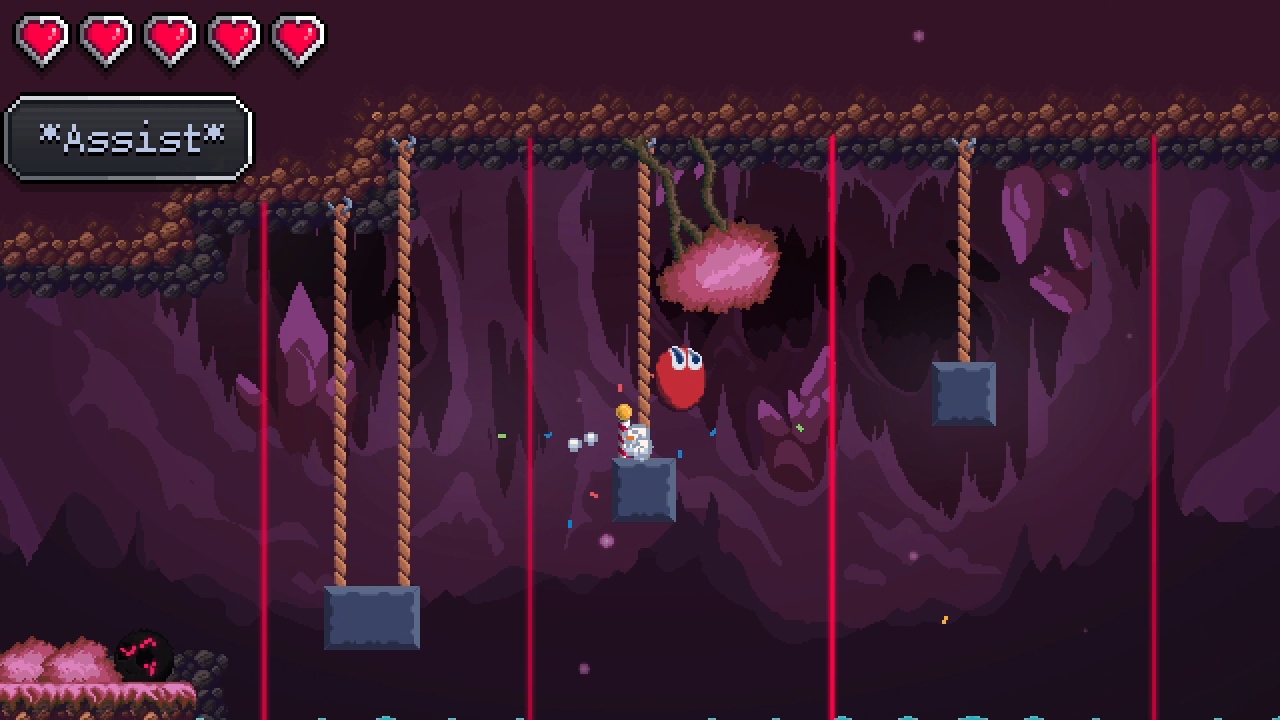Click the small gray block the player stands on
The image size is (1280, 720).
coord(645,492)
